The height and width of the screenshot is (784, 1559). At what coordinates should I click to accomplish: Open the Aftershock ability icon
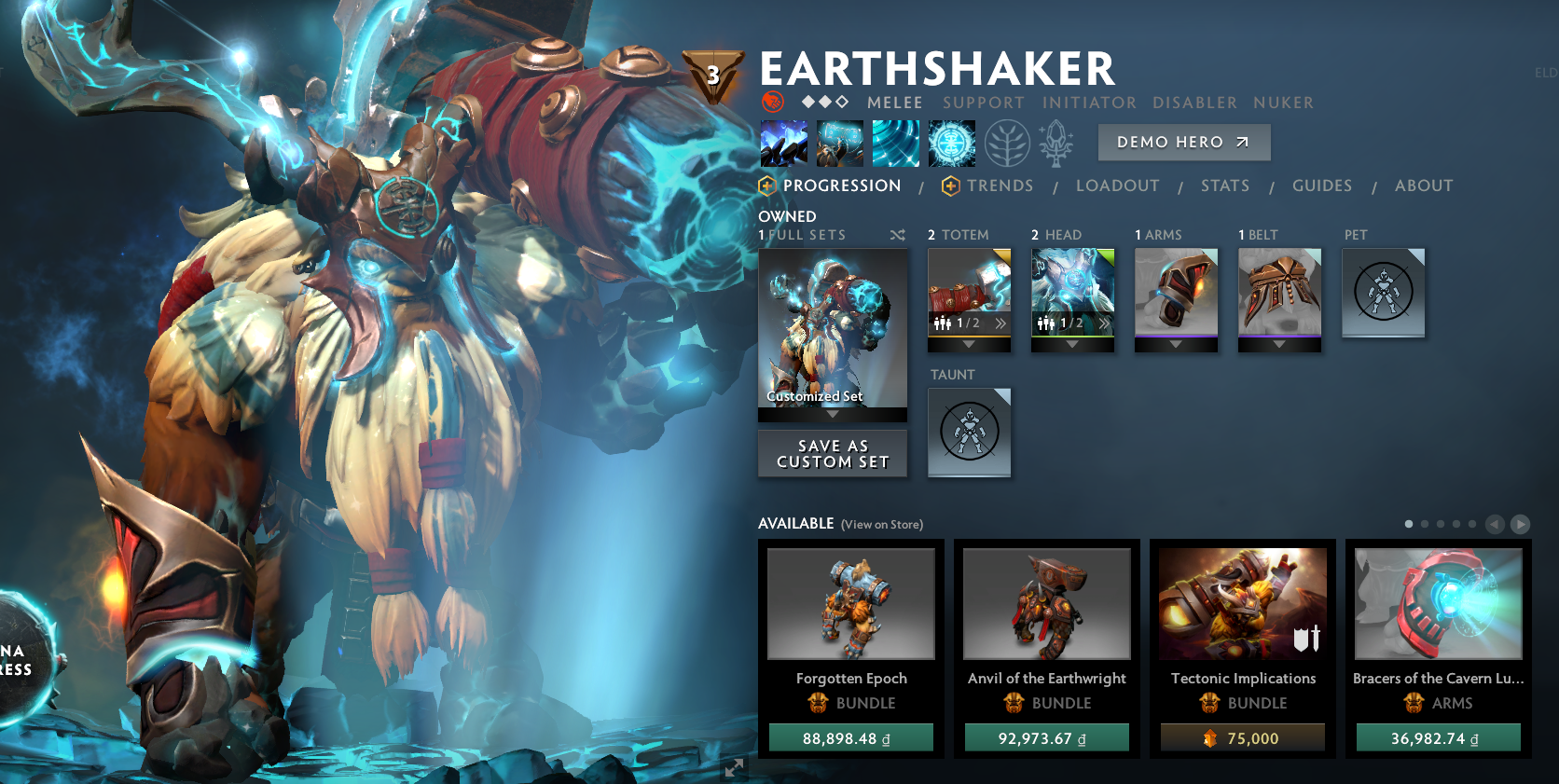click(x=894, y=143)
